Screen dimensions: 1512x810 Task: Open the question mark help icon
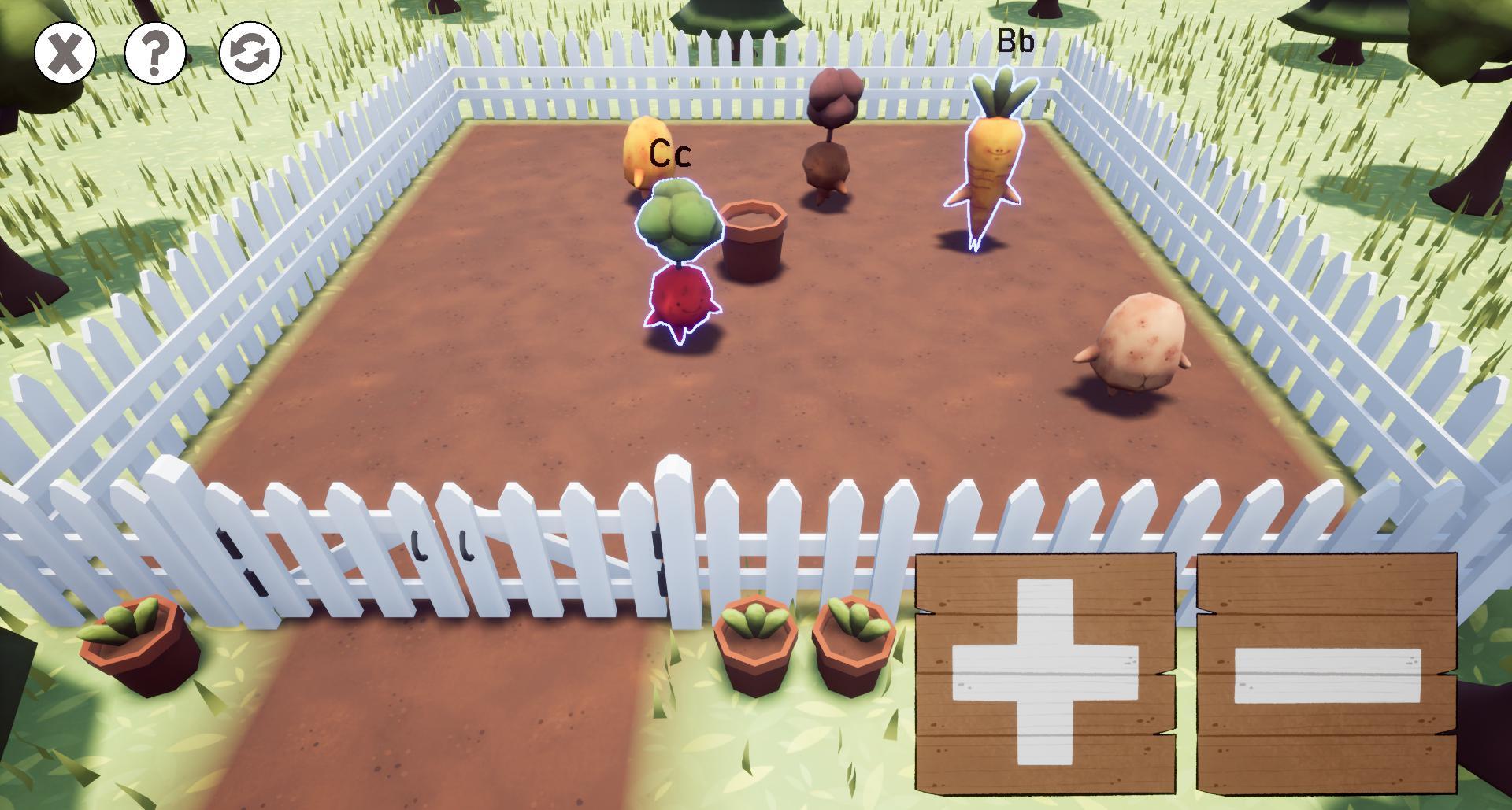[x=156, y=53]
